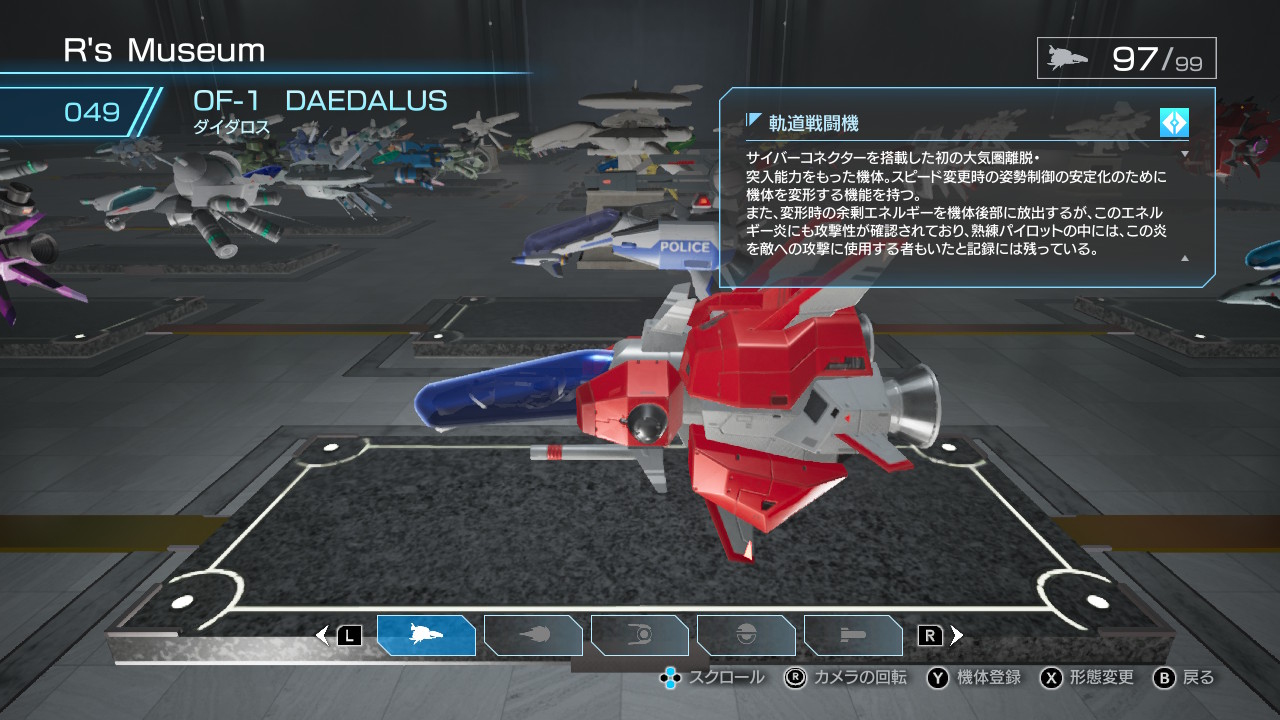Image resolution: width=1280 pixels, height=720 pixels.
Task: Switch to the wave cannon shot tab
Action: pos(533,635)
